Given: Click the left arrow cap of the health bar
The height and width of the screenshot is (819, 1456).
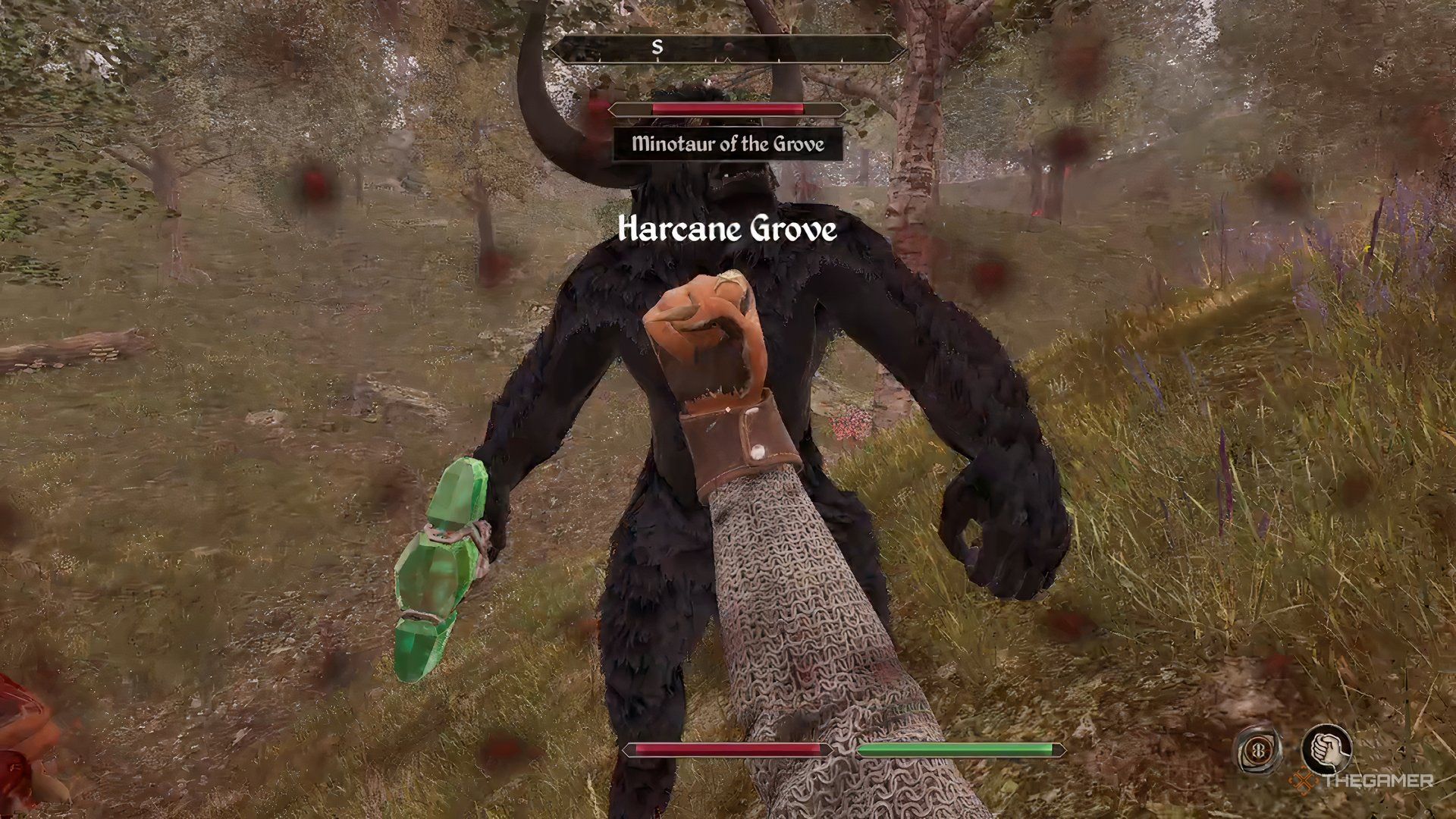Looking at the screenshot, I should [628, 750].
